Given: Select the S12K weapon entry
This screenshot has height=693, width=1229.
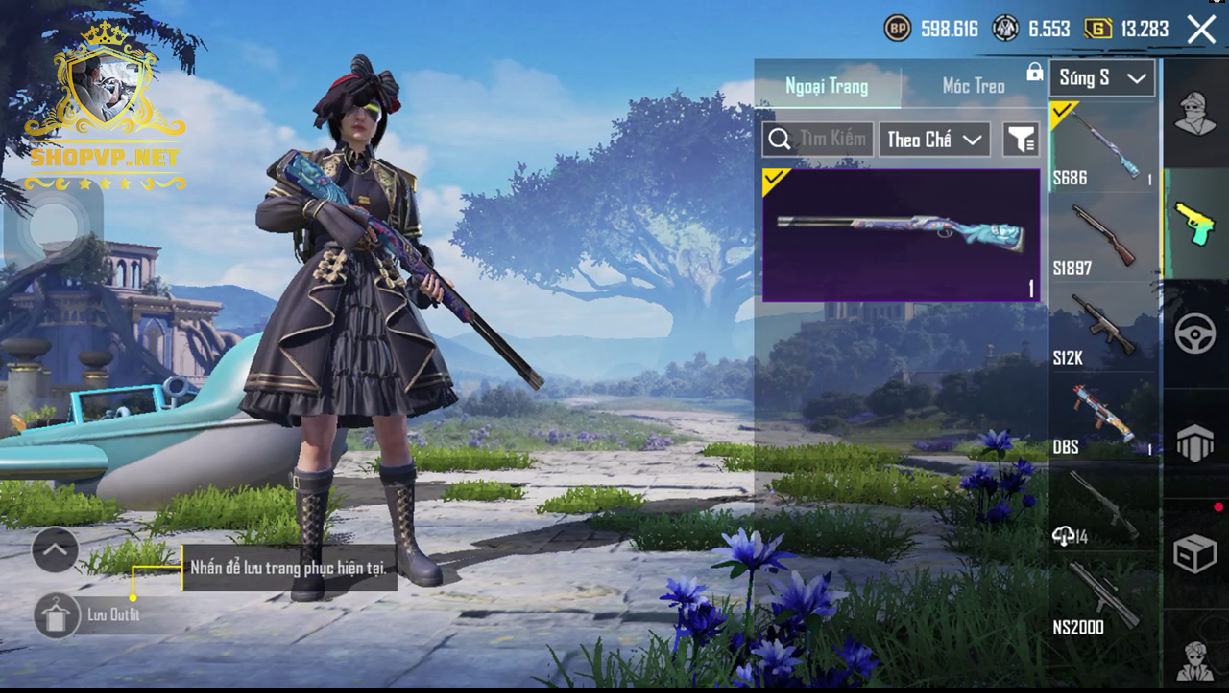Looking at the screenshot, I should point(1102,328).
